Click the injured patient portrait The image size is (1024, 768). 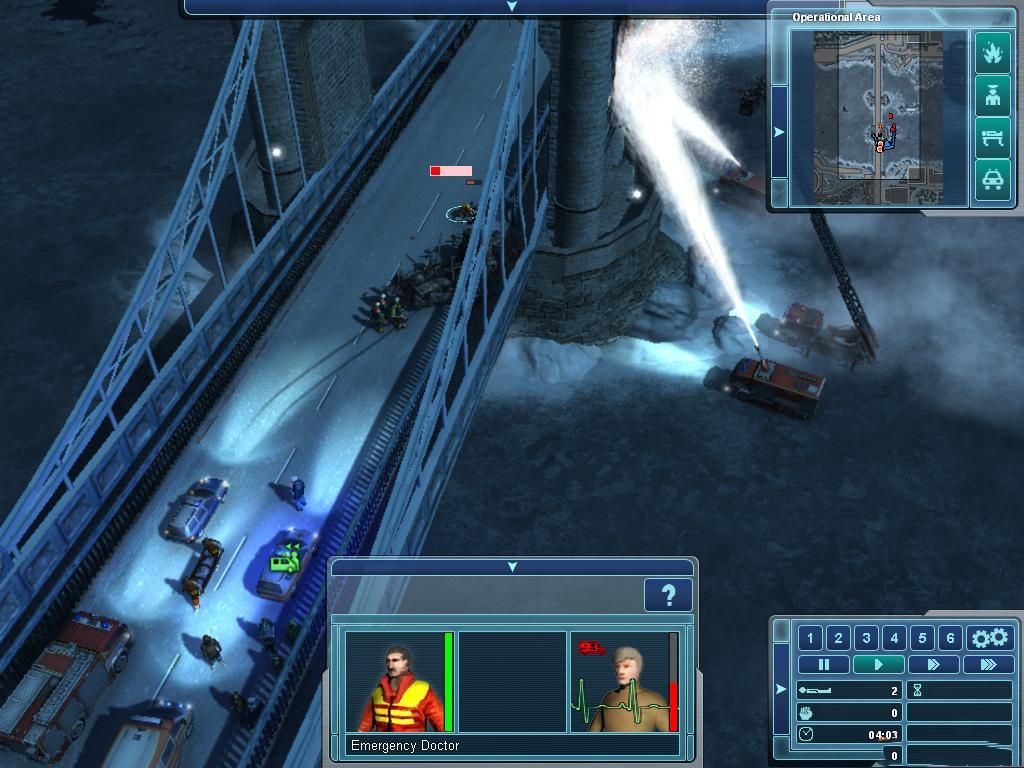[x=619, y=682]
